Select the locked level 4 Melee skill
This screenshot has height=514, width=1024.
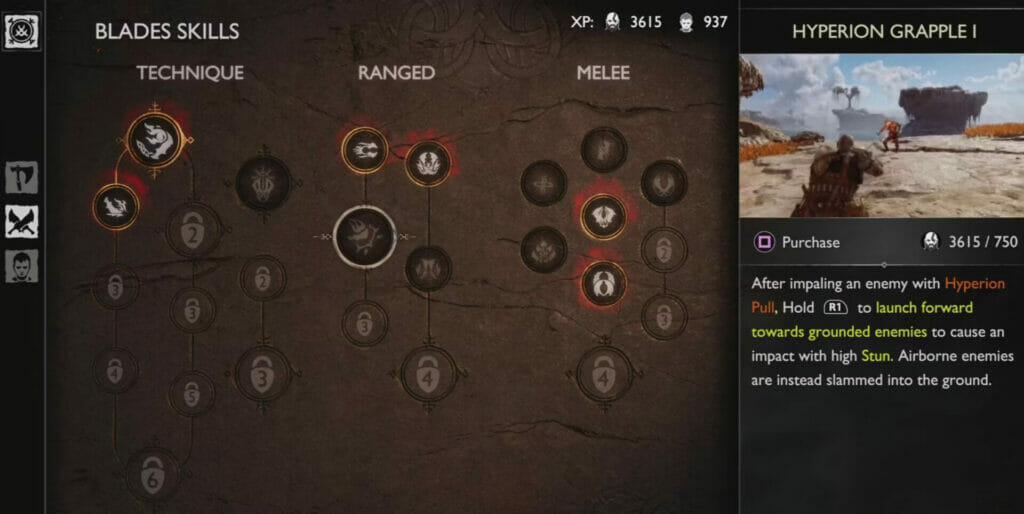(x=604, y=375)
